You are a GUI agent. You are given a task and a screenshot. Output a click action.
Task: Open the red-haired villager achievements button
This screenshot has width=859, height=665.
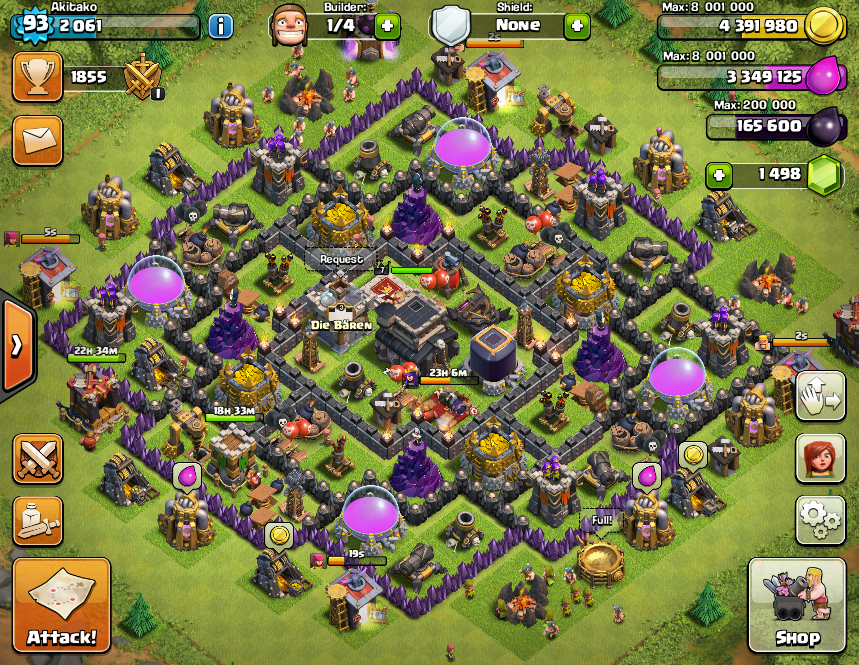point(820,458)
